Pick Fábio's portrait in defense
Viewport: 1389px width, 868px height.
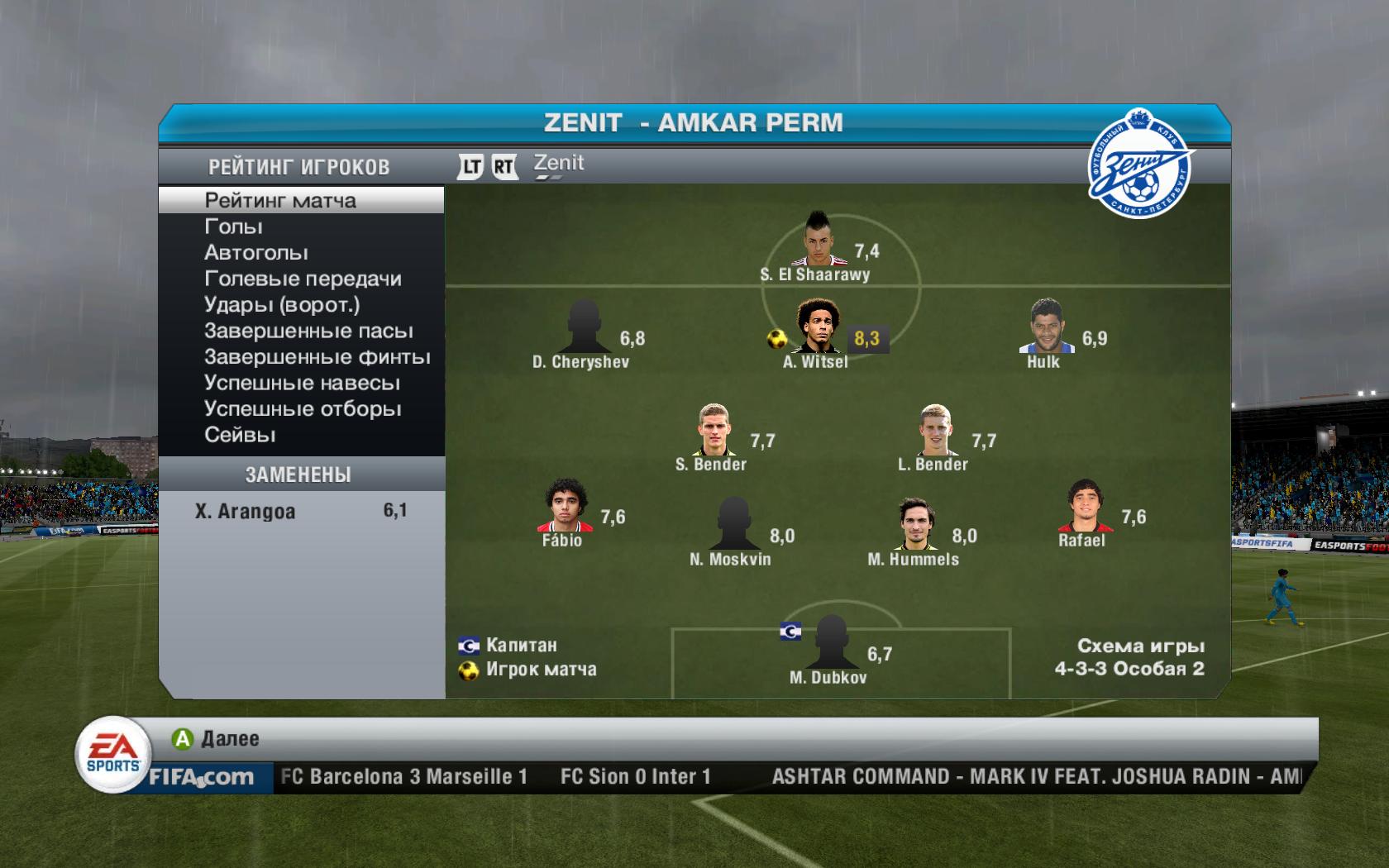(565, 505)
